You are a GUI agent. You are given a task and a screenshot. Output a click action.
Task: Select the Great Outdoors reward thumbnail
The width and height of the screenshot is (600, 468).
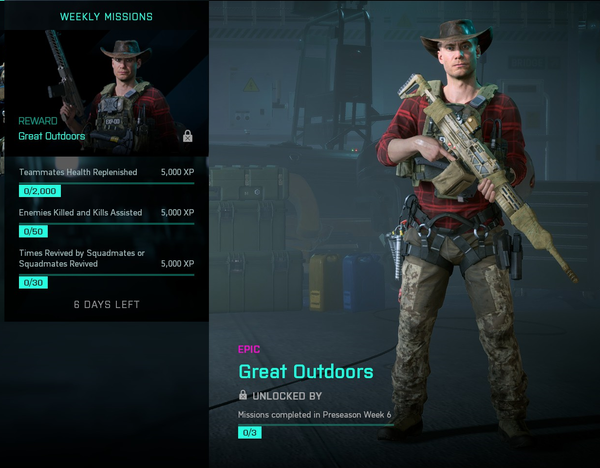[107, 91]
